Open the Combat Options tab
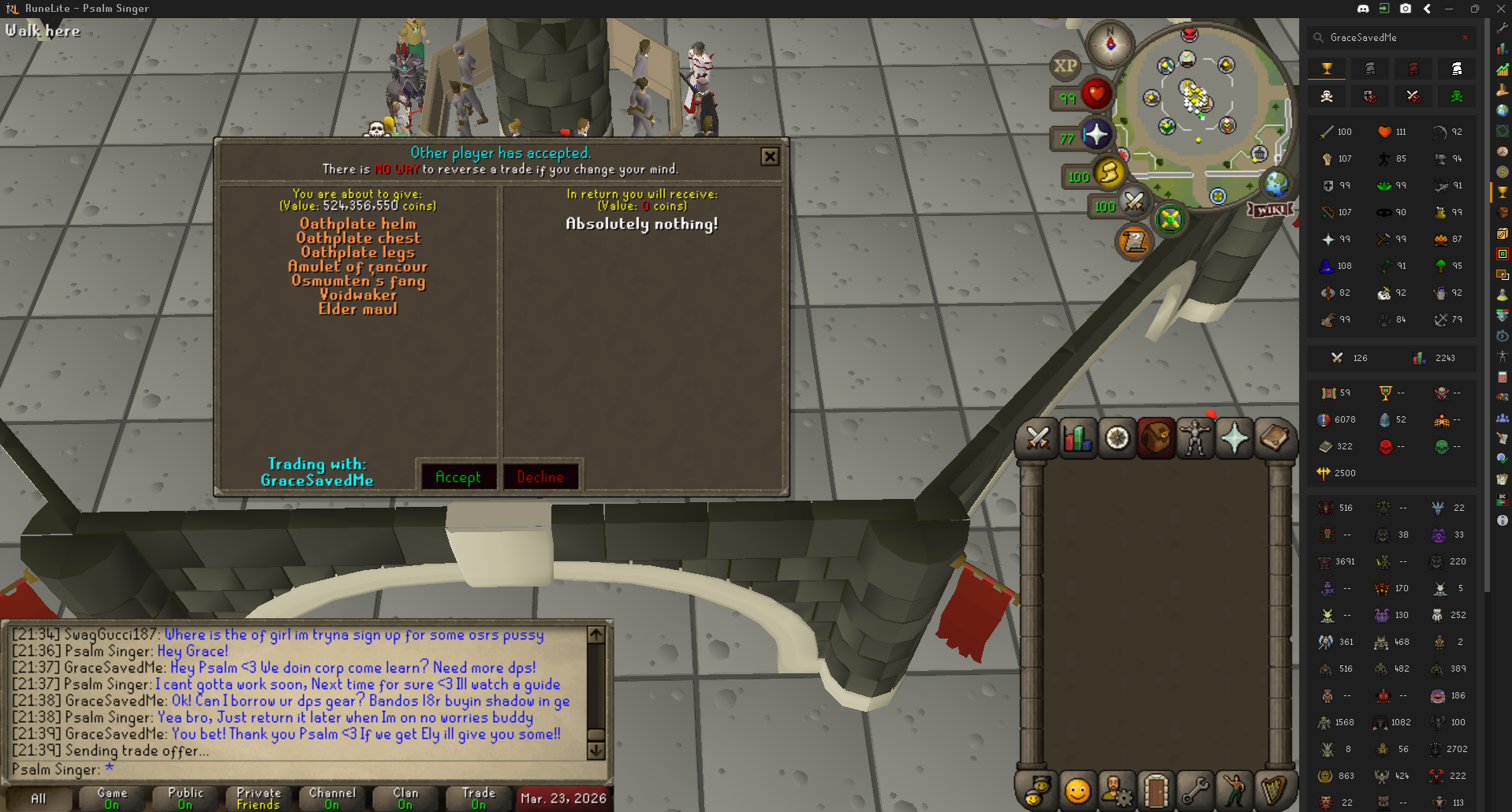This screenshot has height=812, width=1512. [1038, 438]
